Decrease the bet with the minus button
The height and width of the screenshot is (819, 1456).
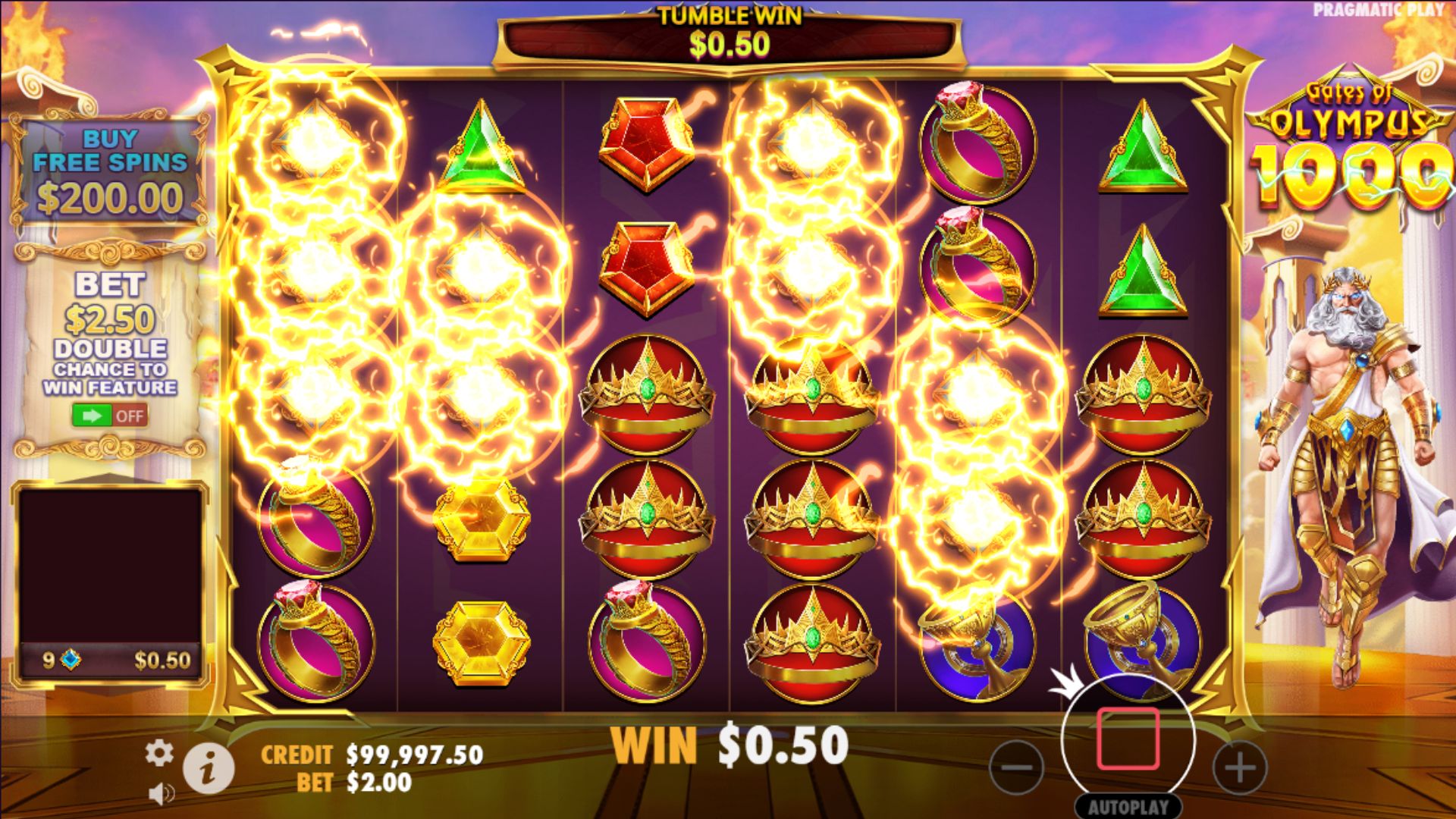[x=1016, y=767]
